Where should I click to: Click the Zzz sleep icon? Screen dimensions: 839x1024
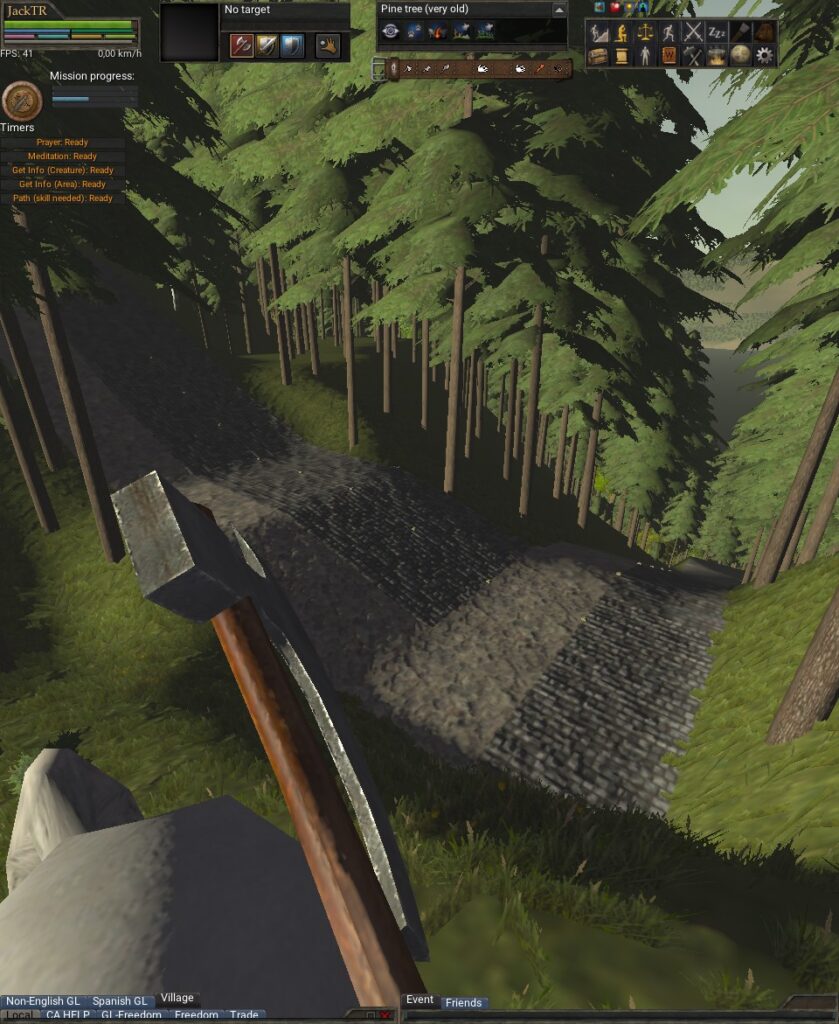coord(717,32)
